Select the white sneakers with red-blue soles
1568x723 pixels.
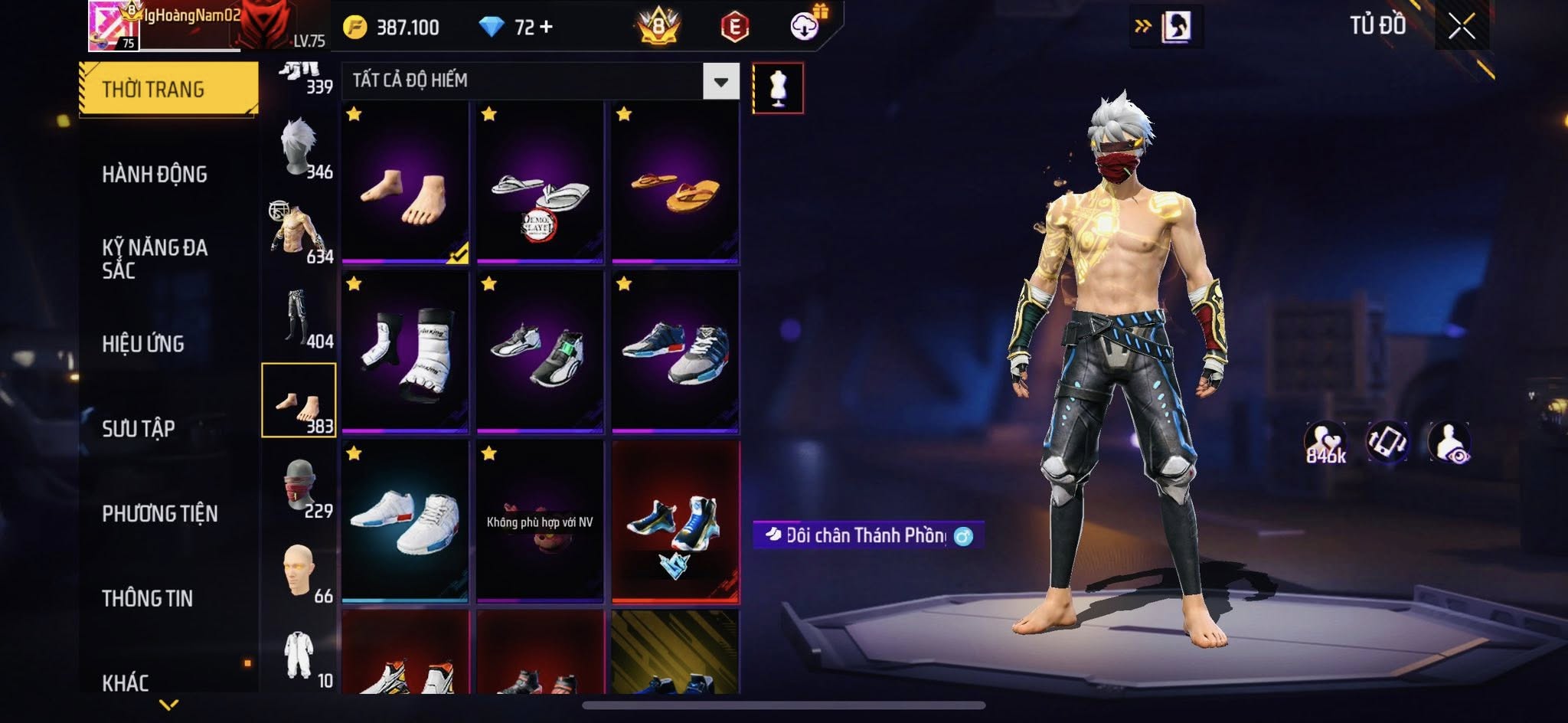click(x=405, y=521)
